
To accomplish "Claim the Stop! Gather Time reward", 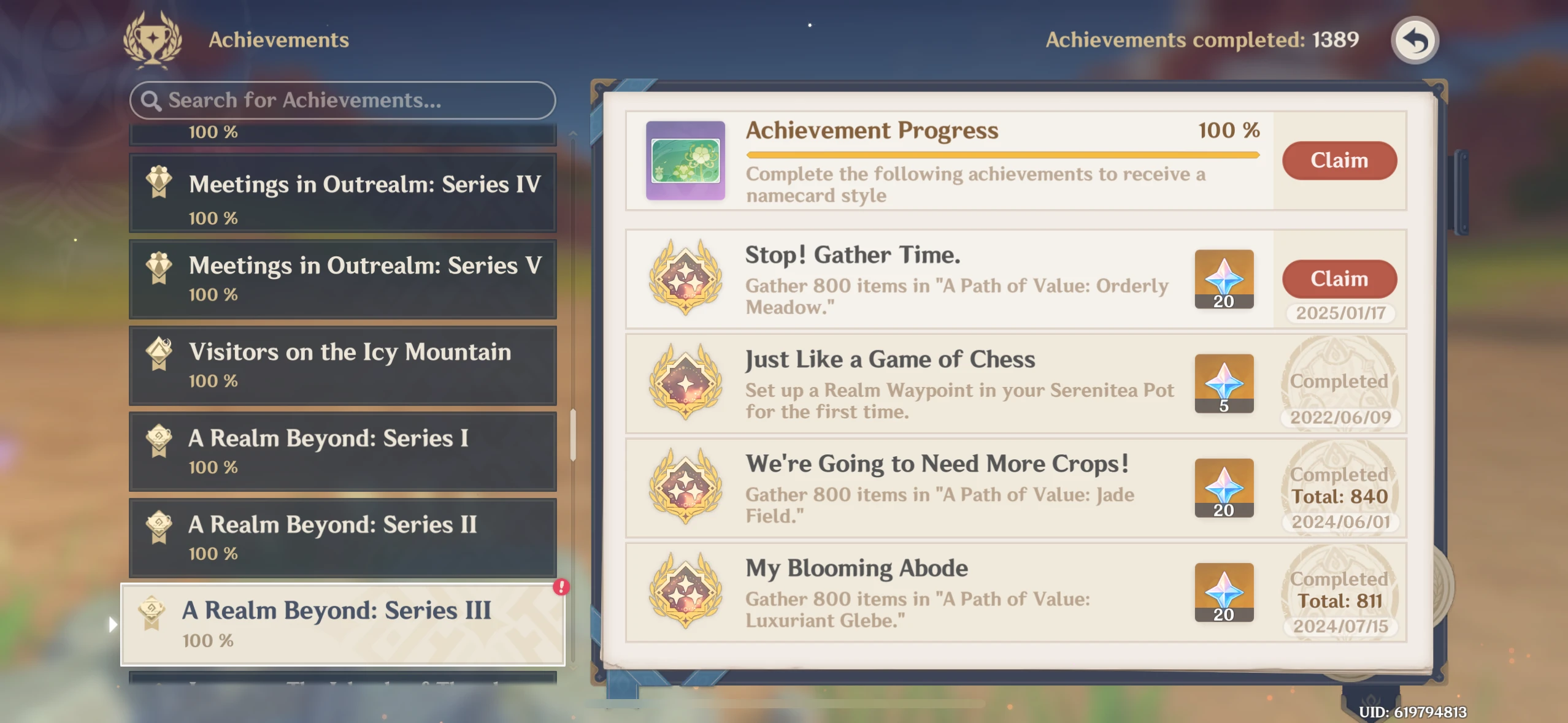I will click(1340, 278).
